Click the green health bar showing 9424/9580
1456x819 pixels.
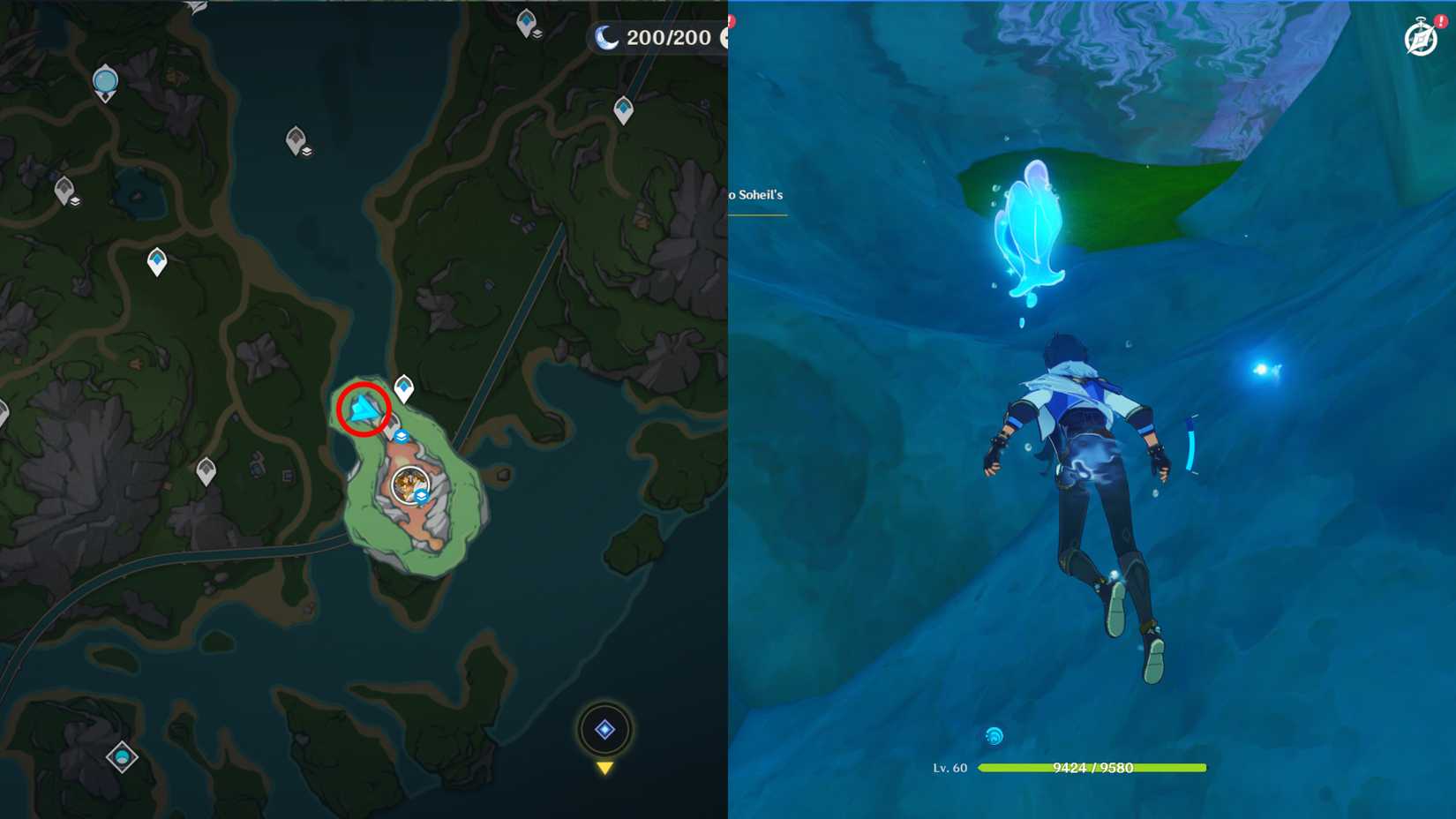pos(1094,768)
